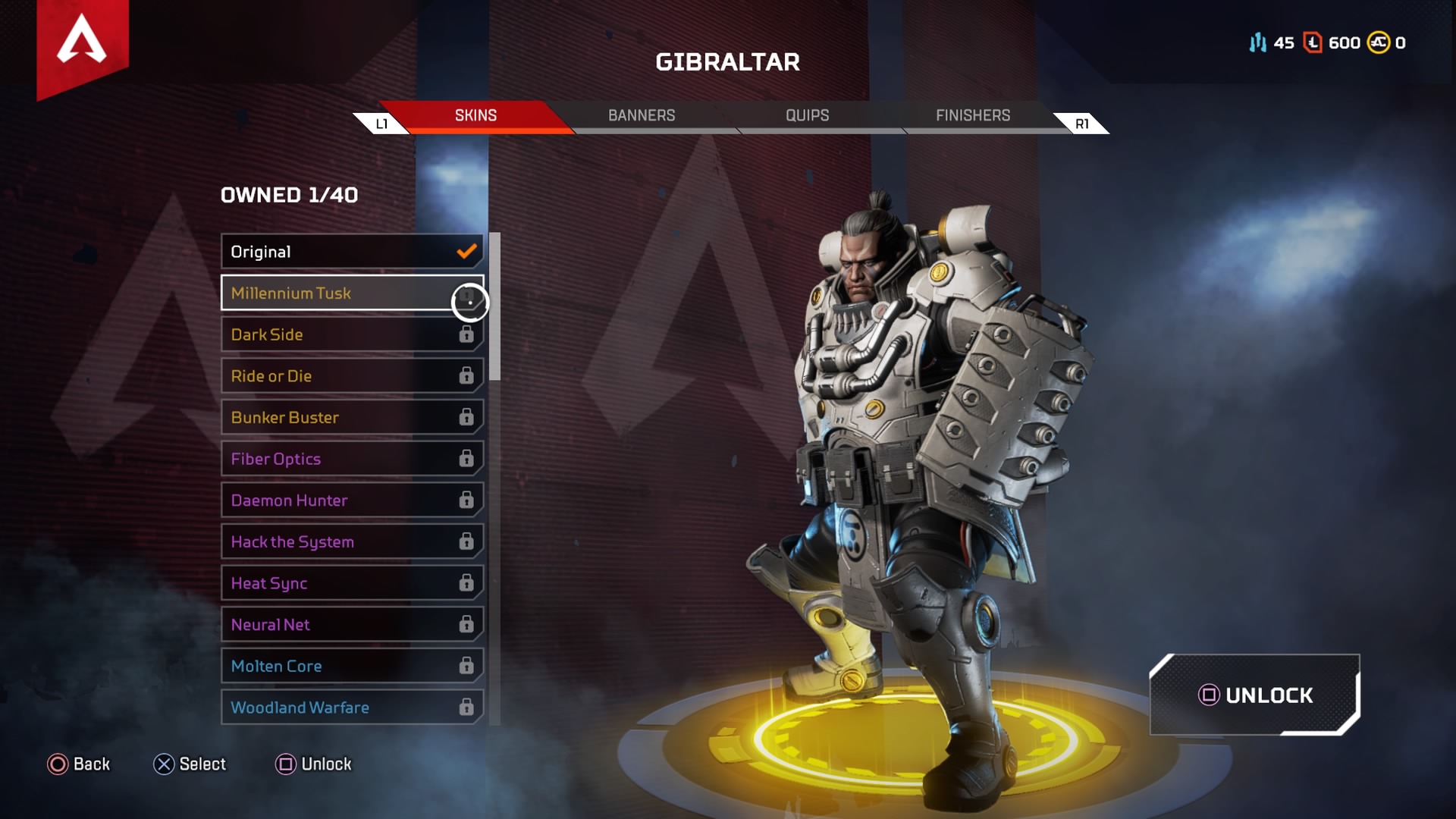Click the lock toggle on Fiber Optics
The image size is (1456, 819).
[x=468, y=459]
